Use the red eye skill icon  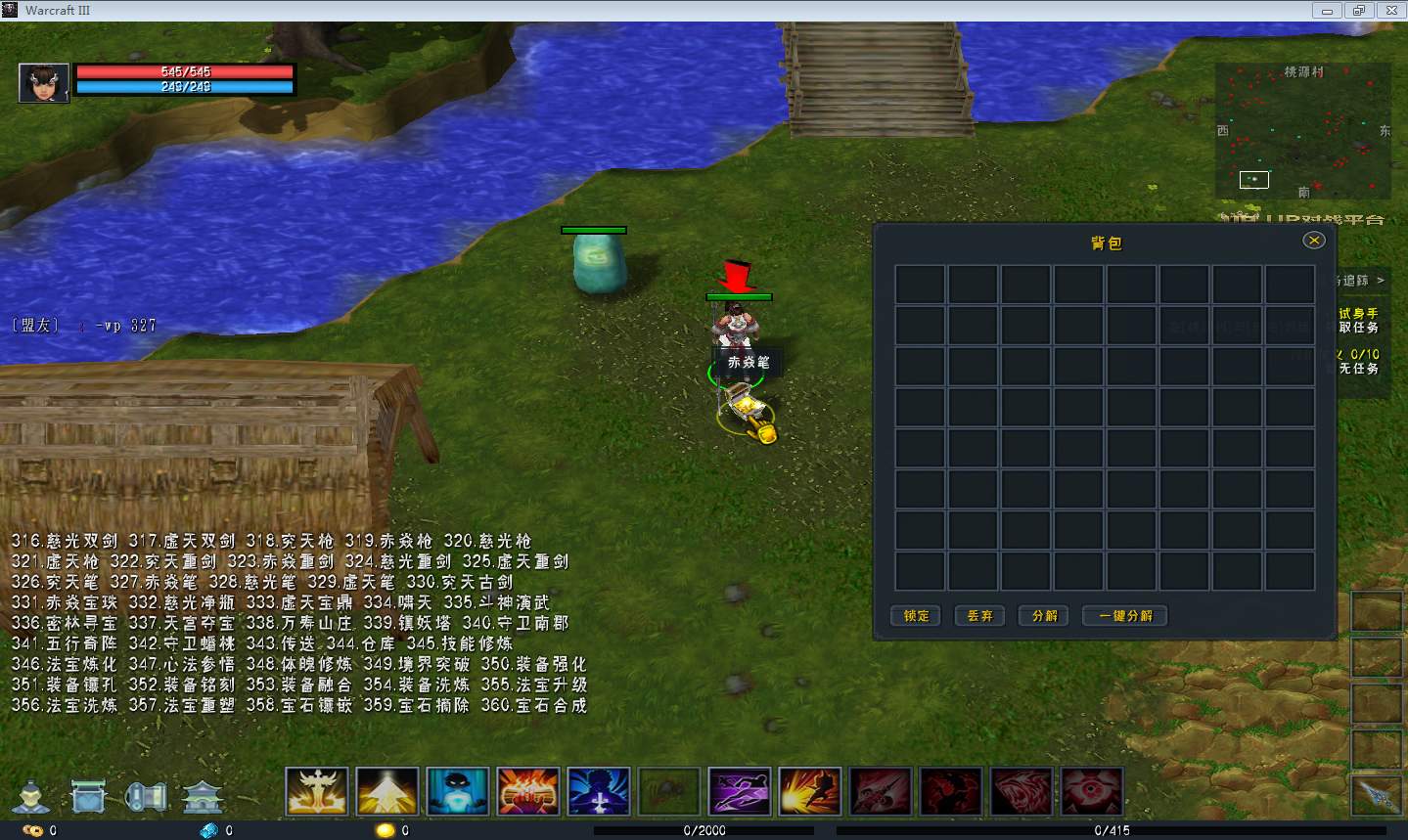point(1092,791)
